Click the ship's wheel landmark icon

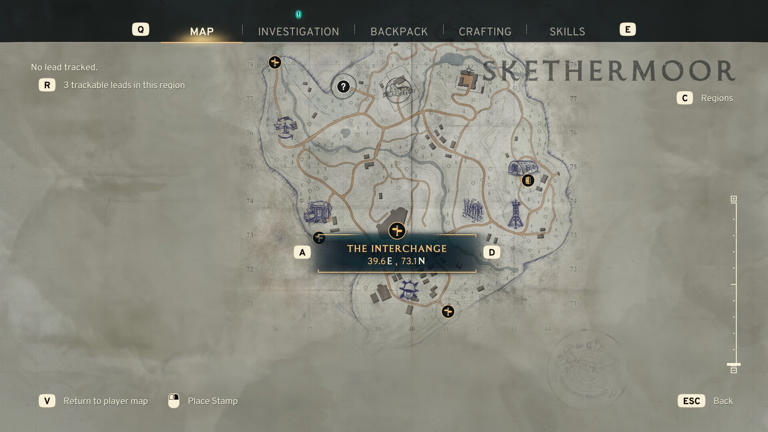[x=408, y=290]
